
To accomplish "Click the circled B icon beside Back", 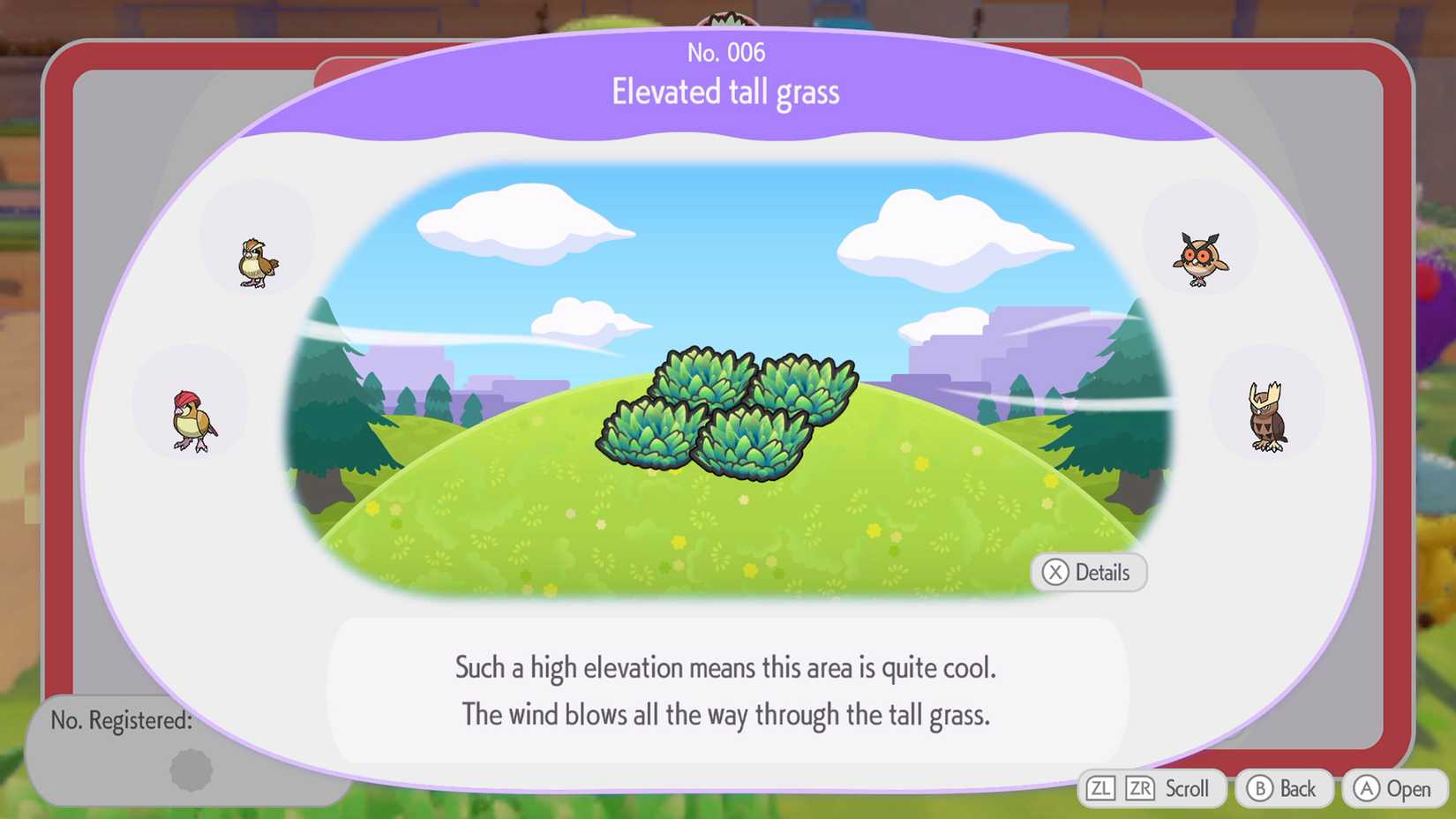I will 1260,789.
